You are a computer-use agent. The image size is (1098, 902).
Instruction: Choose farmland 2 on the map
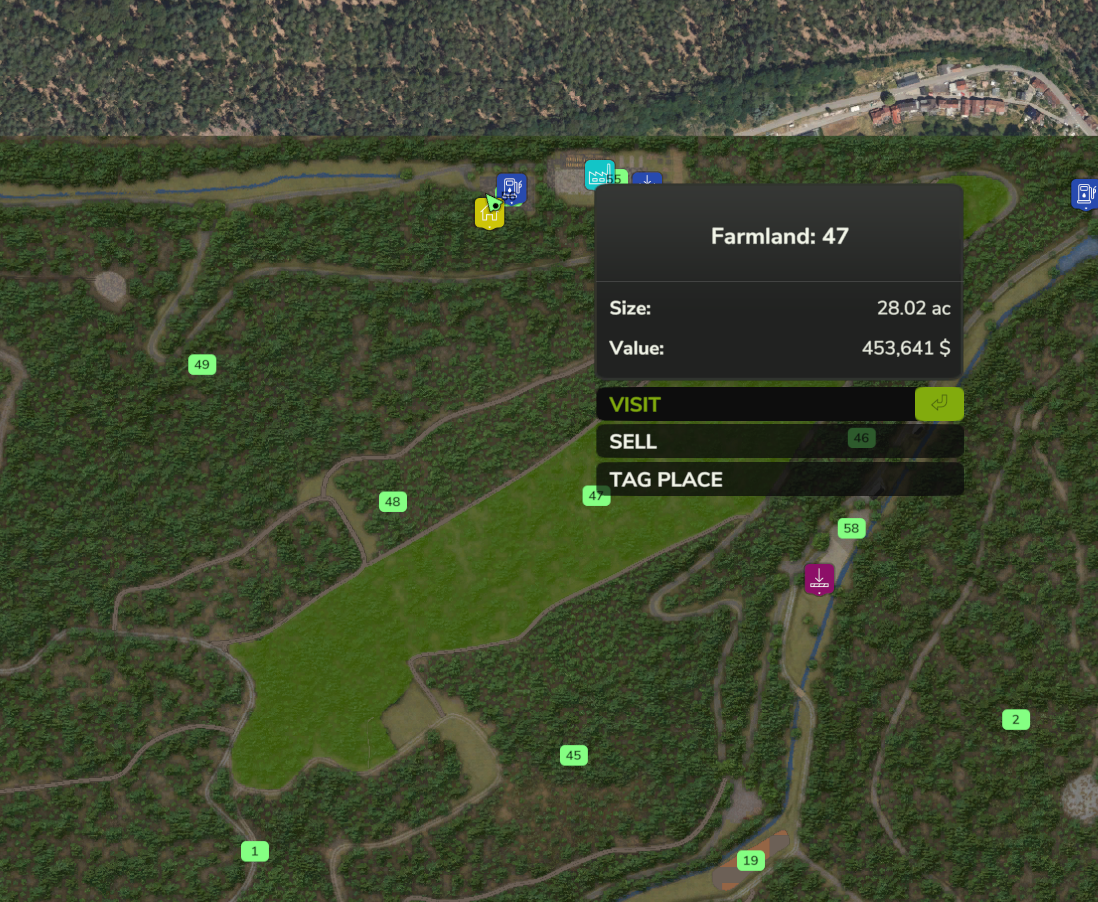pos(1015,719)
